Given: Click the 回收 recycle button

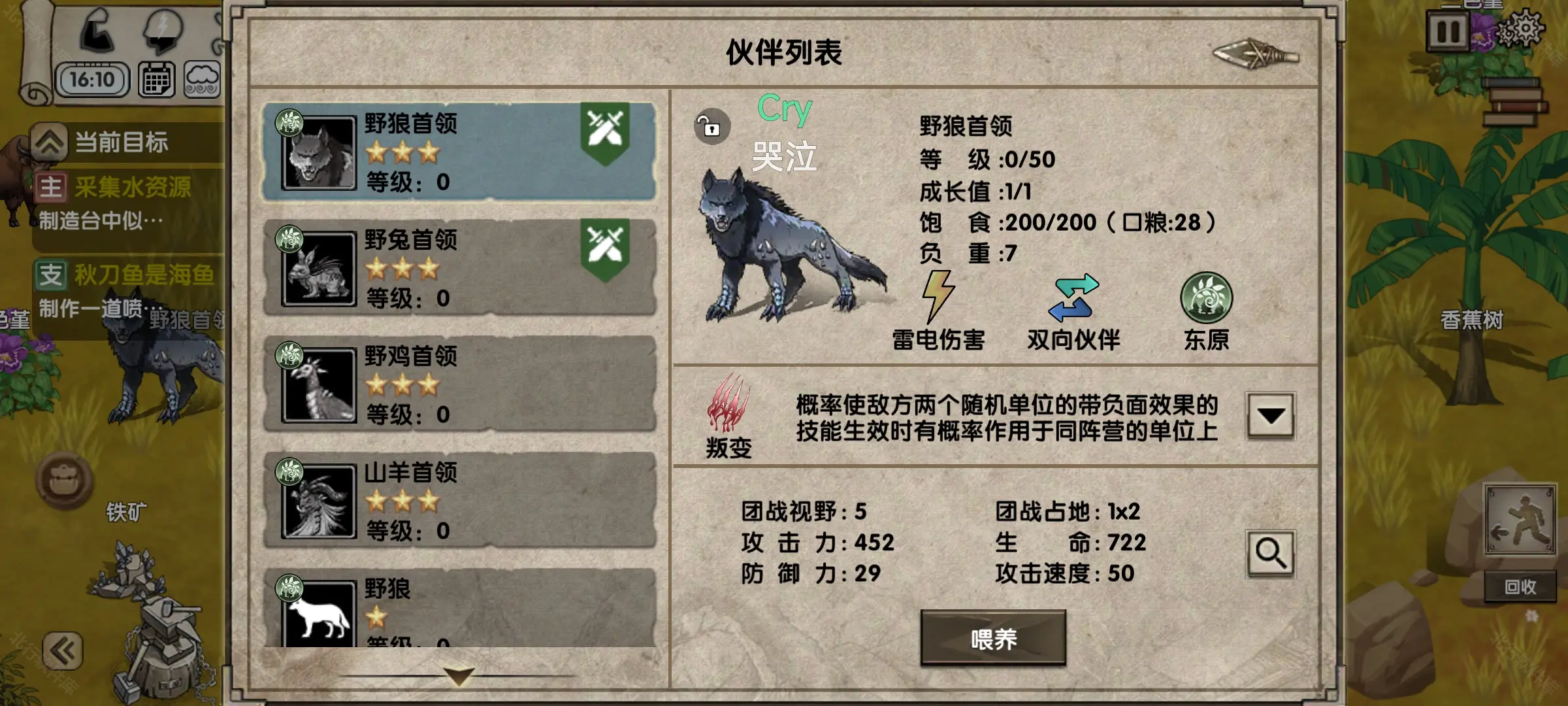Looking at the screenshot, I should (x=1520, y=586).
